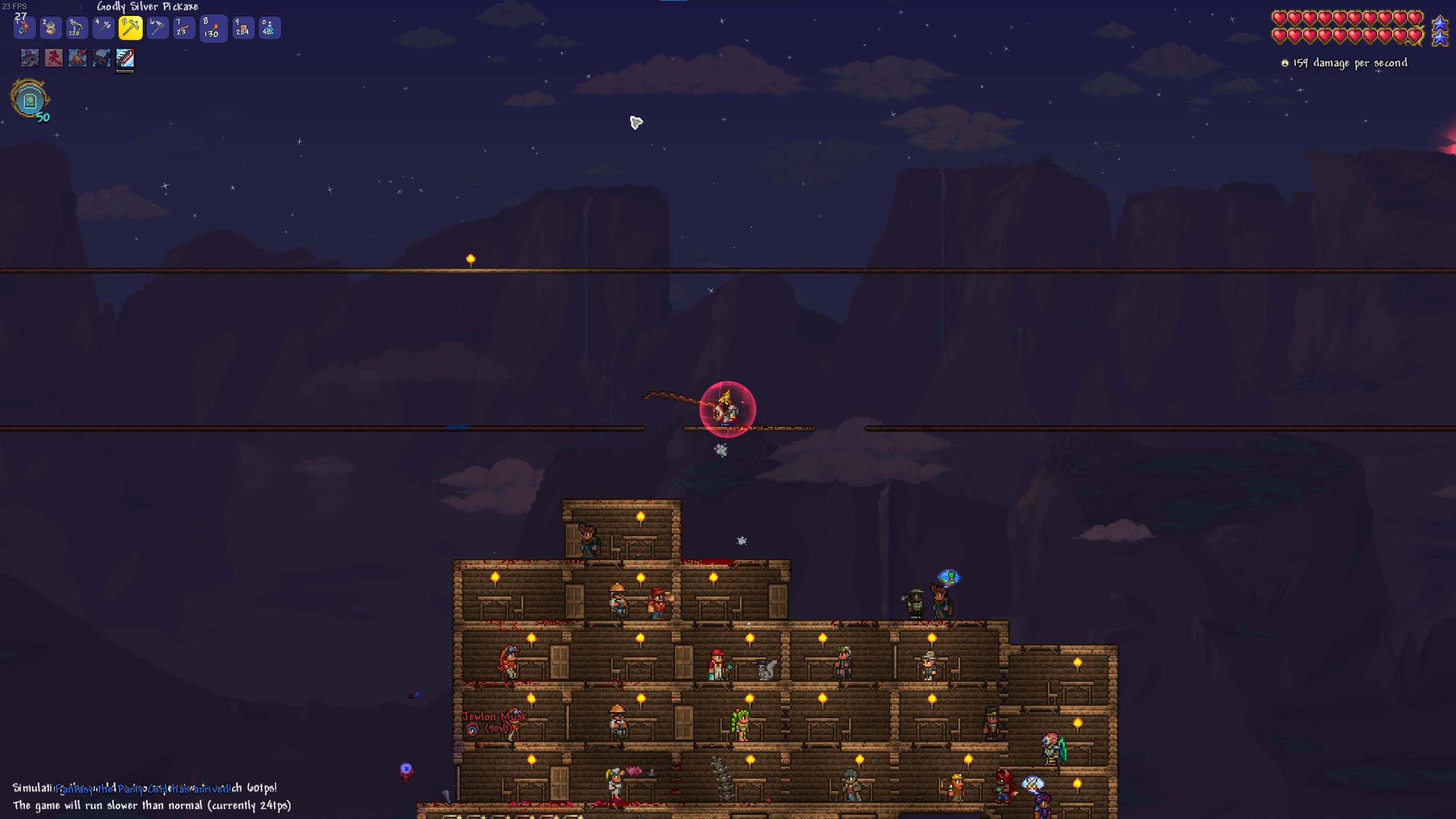The image size is (1456, 819).
Task: Click the sword cooldown buff icon
Action: (125, 57)
